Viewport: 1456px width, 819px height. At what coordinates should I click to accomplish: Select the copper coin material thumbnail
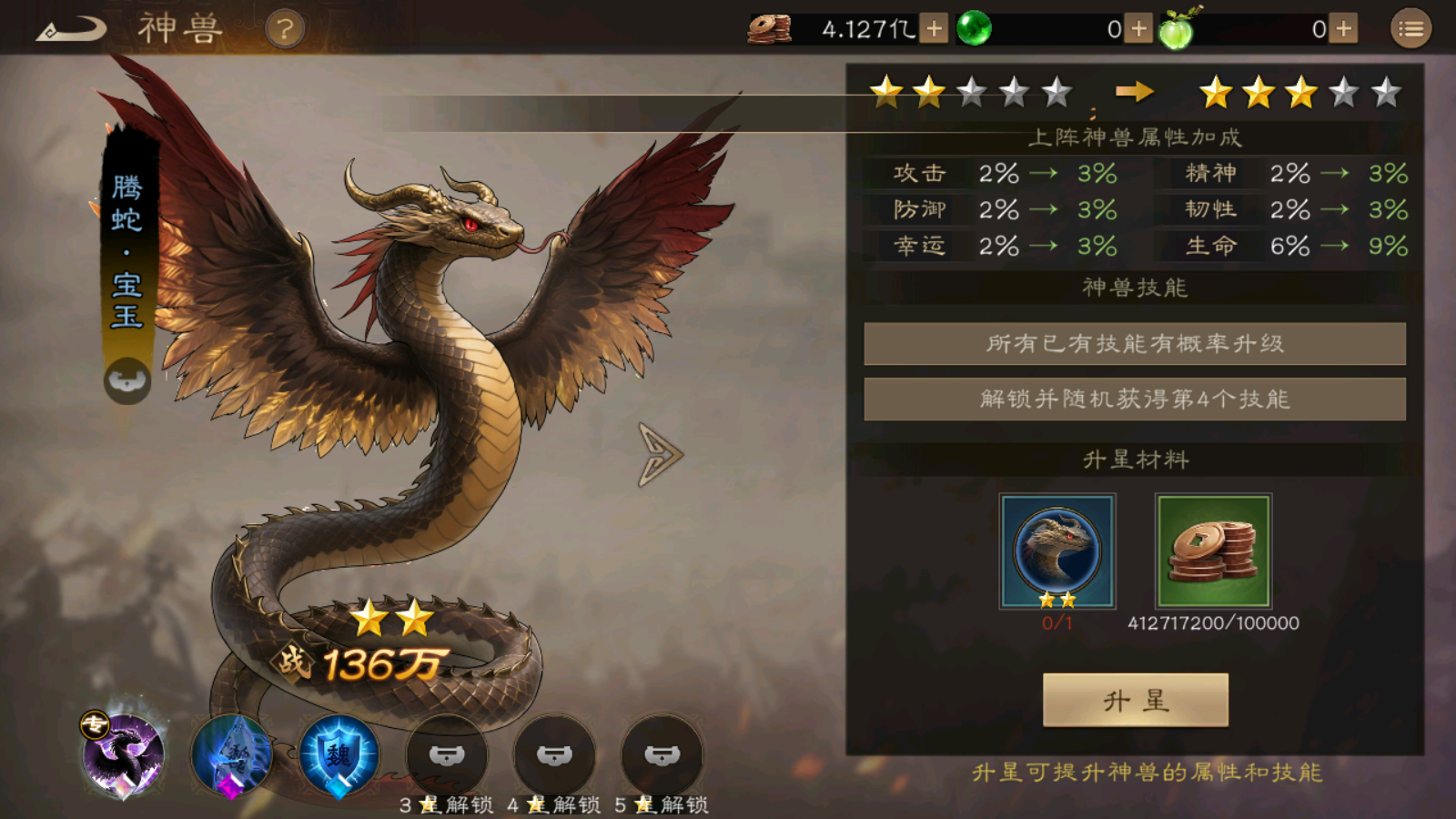pos(1211,551)
